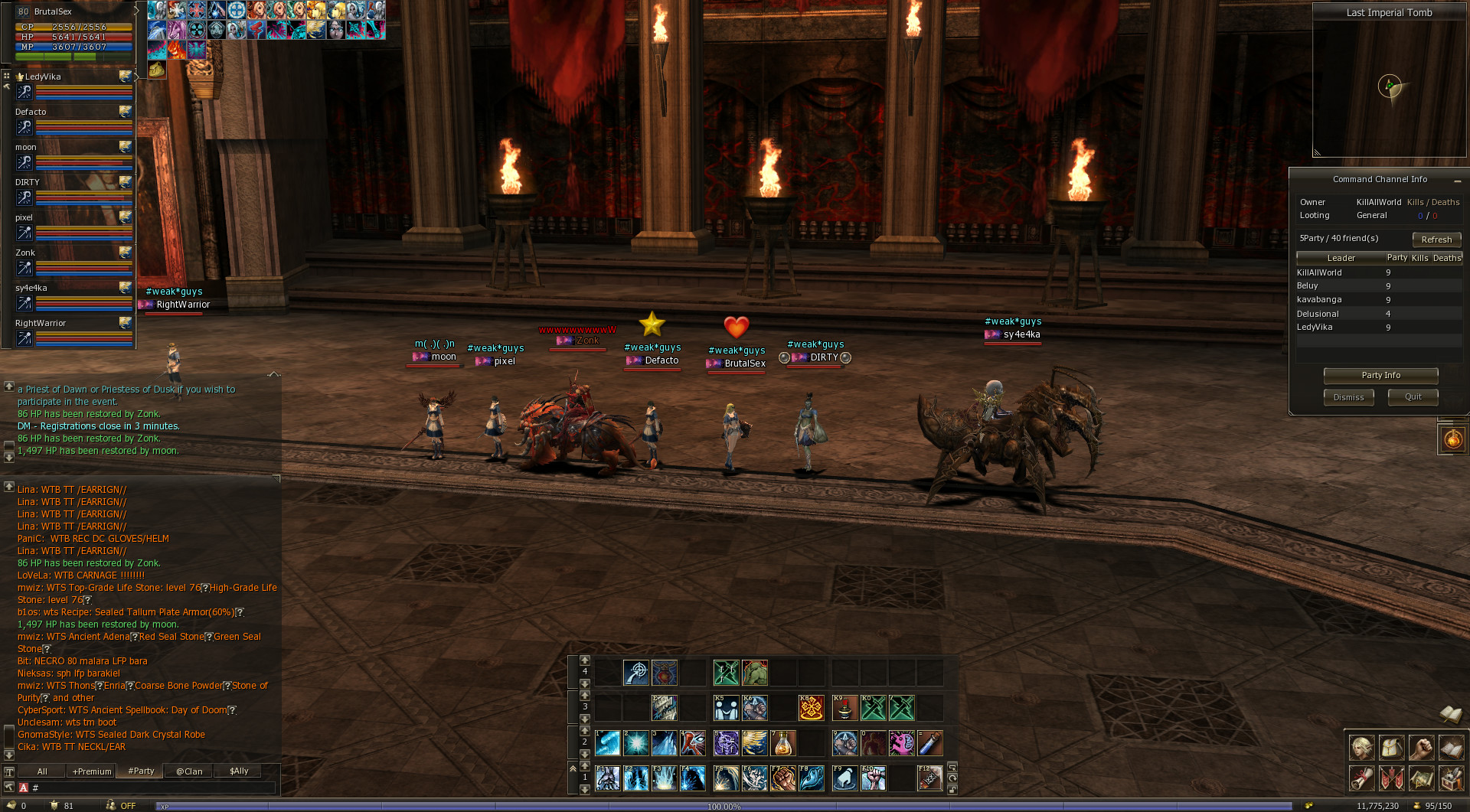Click the Last Imperial Tomb minimap
This screenshot has width=1470, height=812.
[x=1389, y=88]
